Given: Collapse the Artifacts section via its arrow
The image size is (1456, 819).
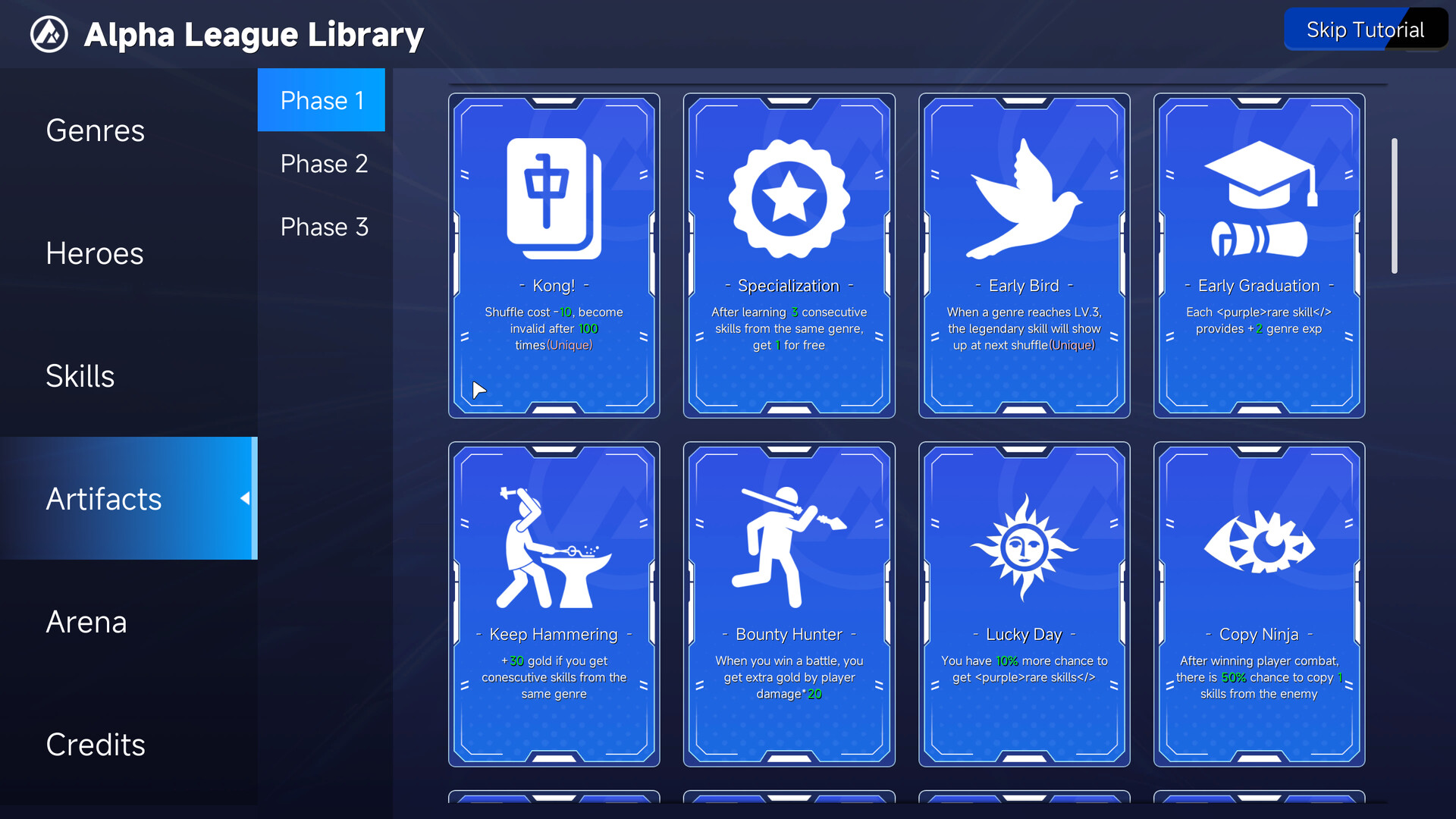Looking at the screenshot, I should pos(244,498).
